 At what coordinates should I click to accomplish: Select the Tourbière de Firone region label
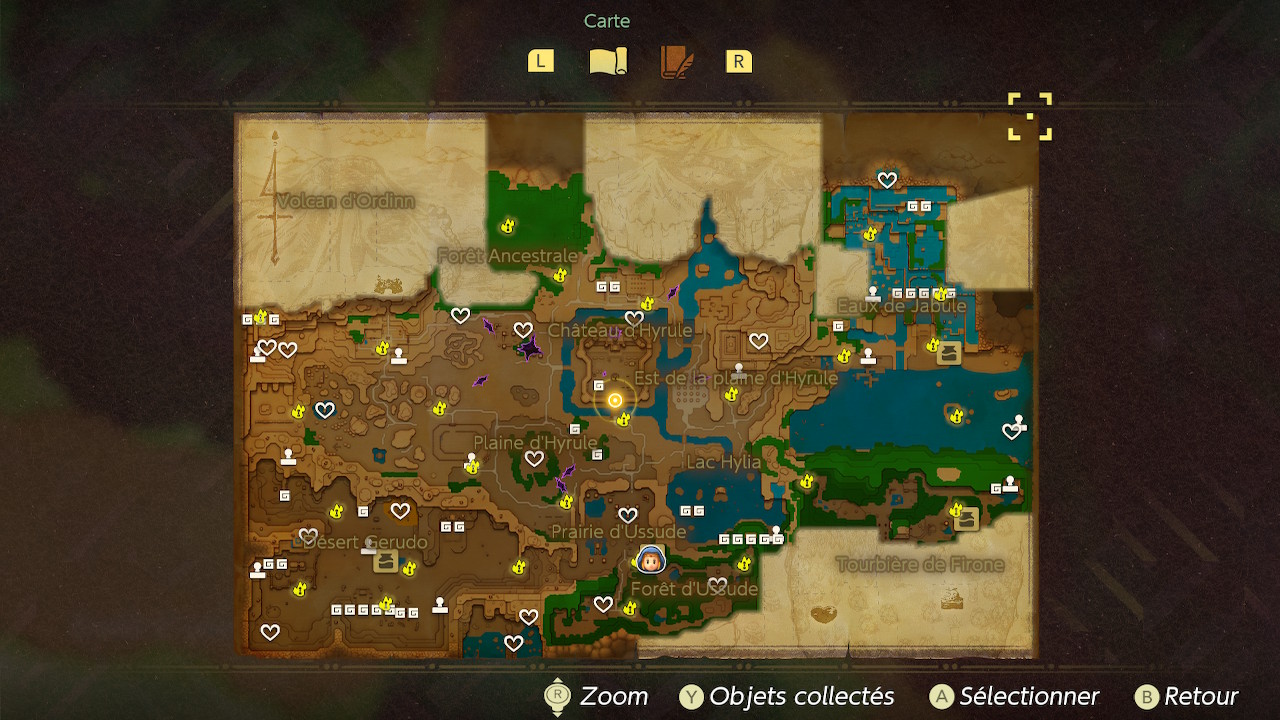point(919,565)
